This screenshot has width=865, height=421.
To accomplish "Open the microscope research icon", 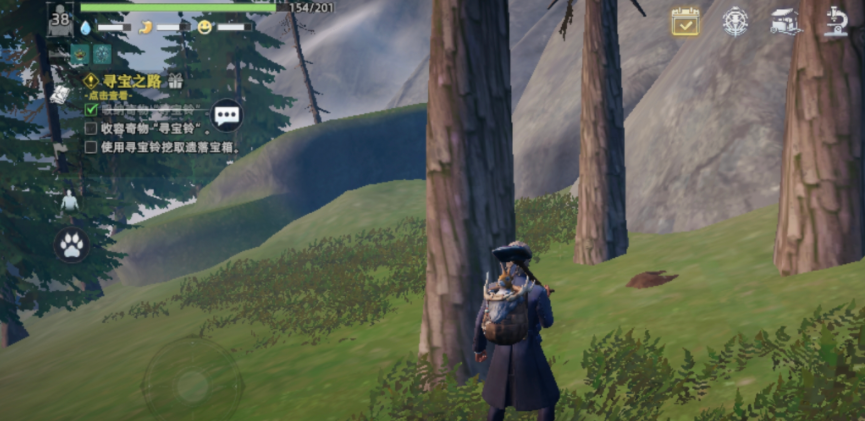I will (835, 22).
